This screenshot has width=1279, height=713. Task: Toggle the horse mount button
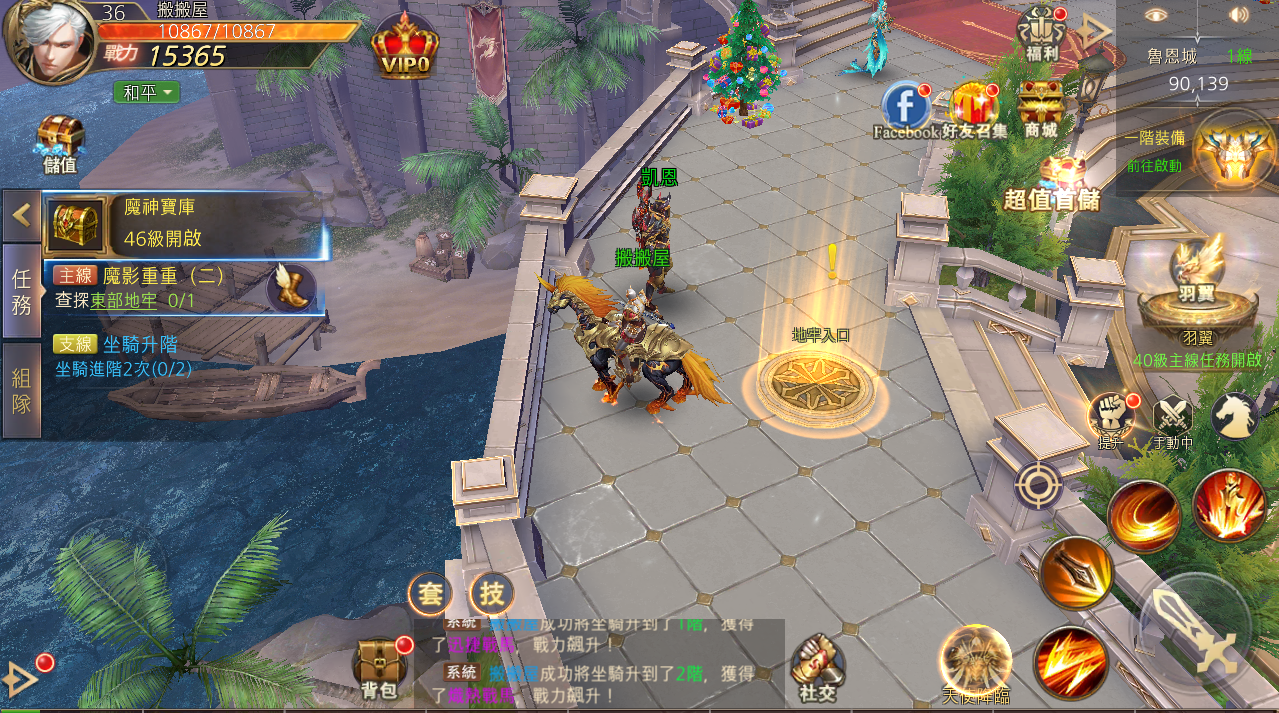(1234, 415)
